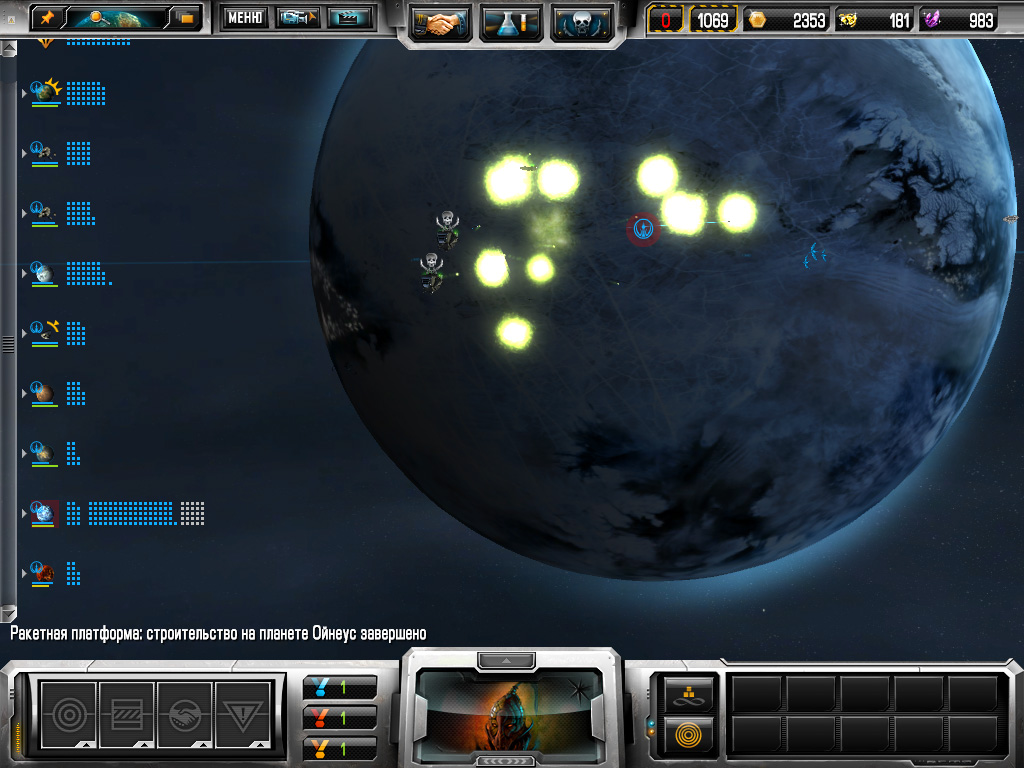
Task: Click the concentric circles command button
Action: (68, 714)
